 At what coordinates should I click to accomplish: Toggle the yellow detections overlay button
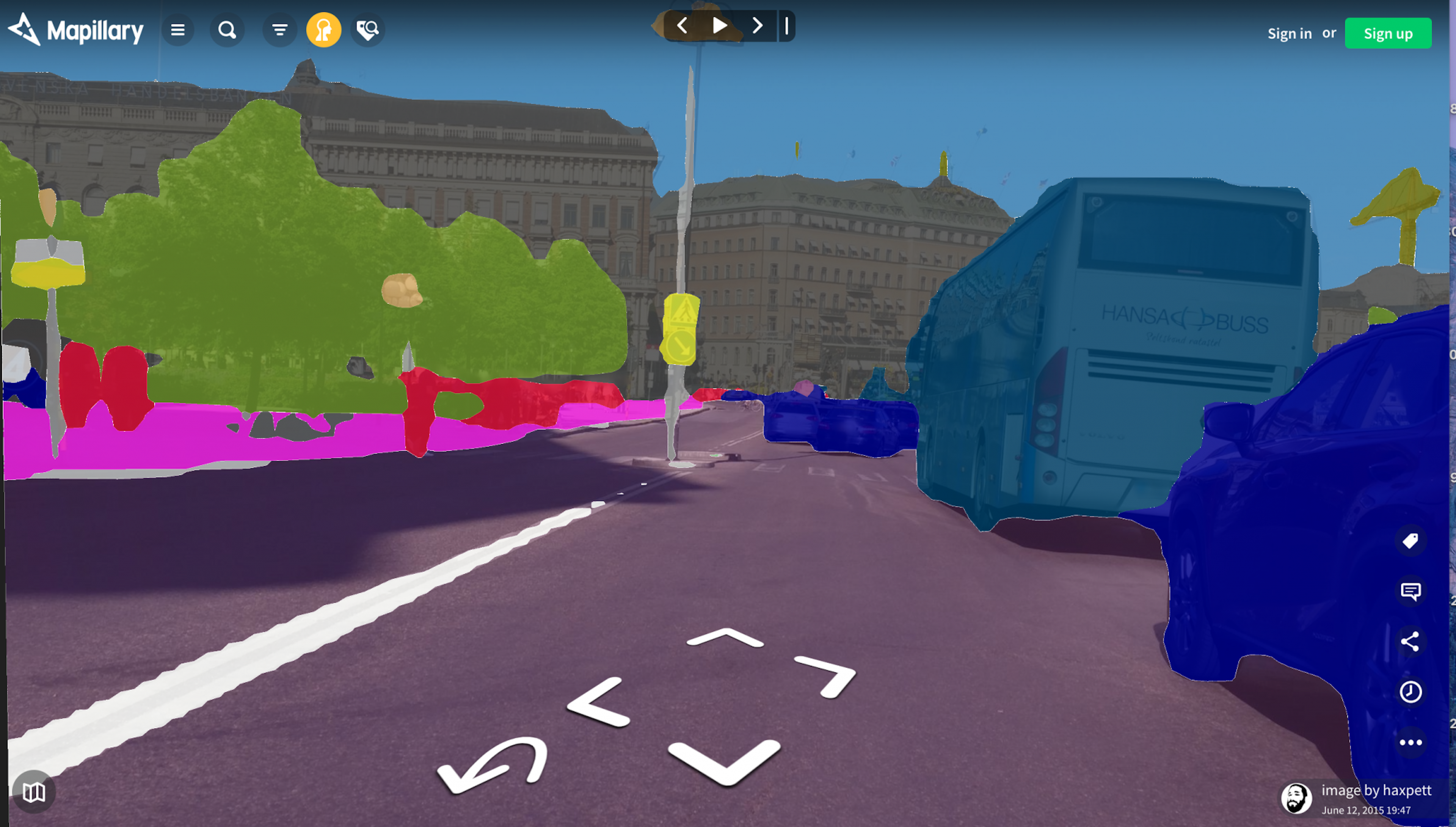click(x=324, y=30)
